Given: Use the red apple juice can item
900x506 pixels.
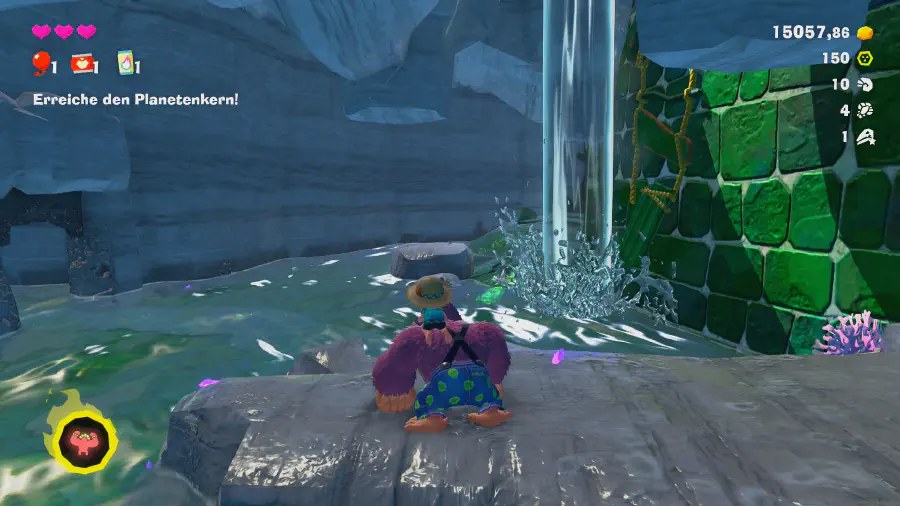Looking at the screenshot, I should (x=84, y=64).
